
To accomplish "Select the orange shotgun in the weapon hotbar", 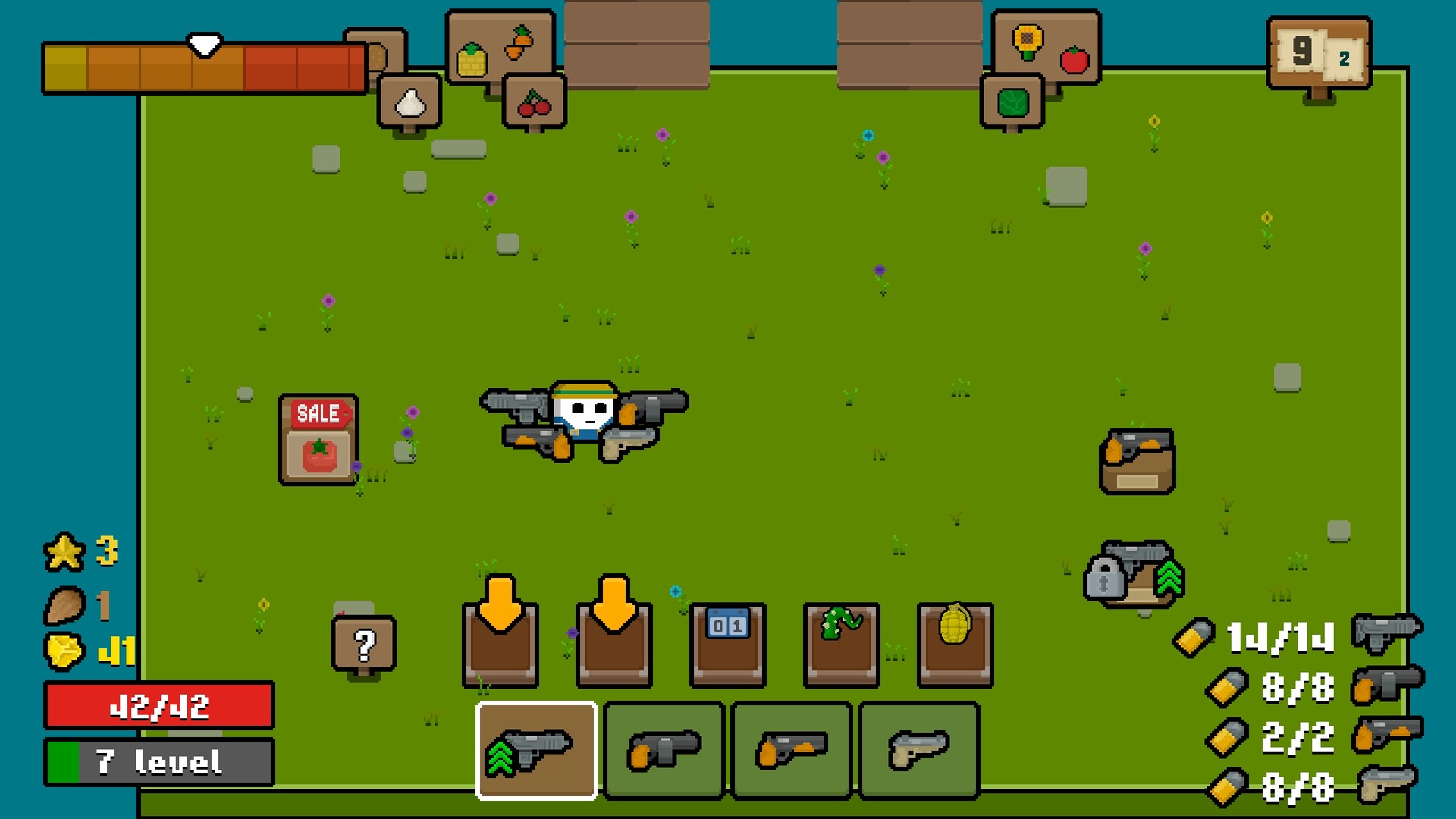I will pos(789,749).
